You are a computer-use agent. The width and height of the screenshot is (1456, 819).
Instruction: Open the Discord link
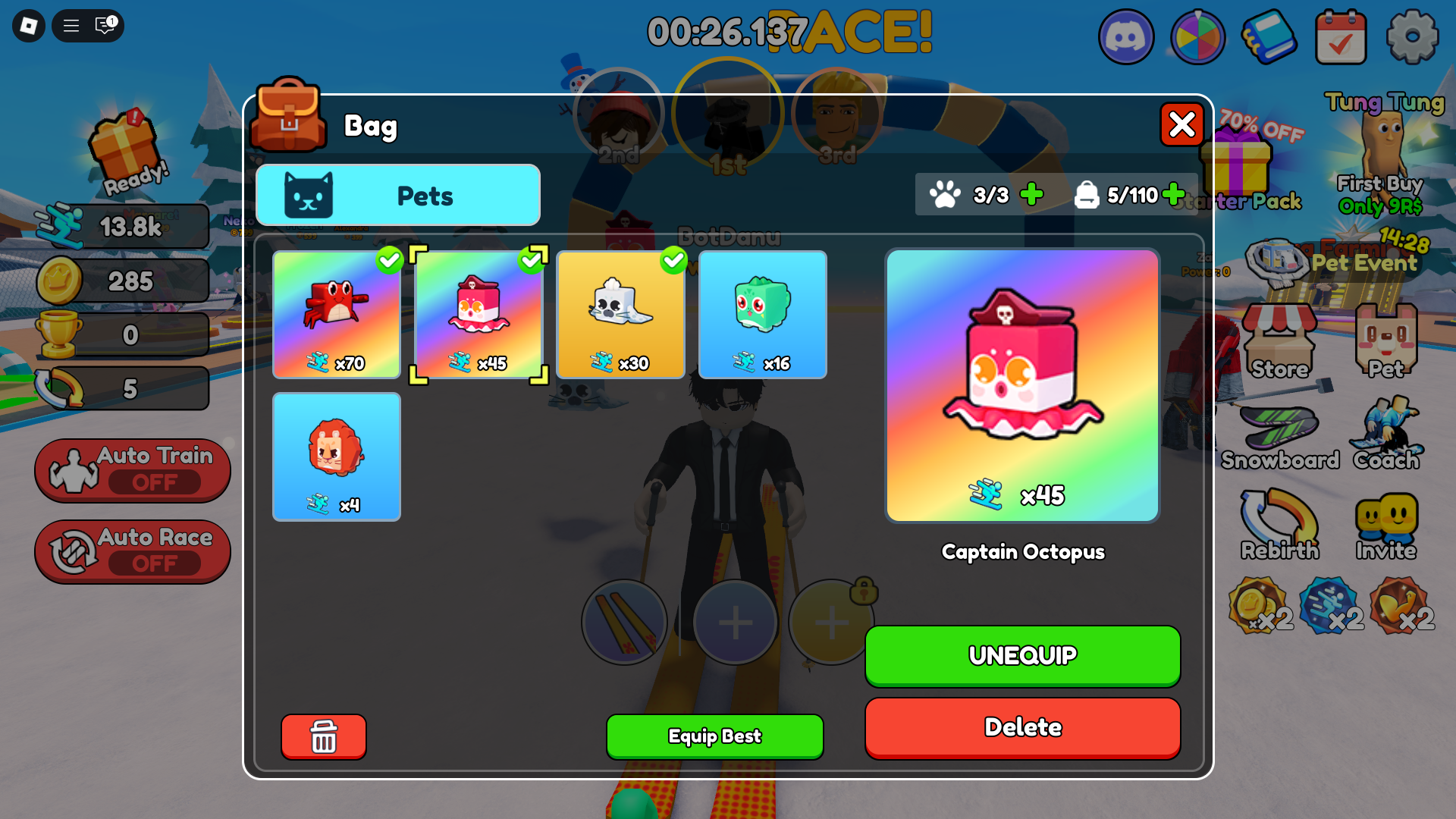coord(1126,36)
